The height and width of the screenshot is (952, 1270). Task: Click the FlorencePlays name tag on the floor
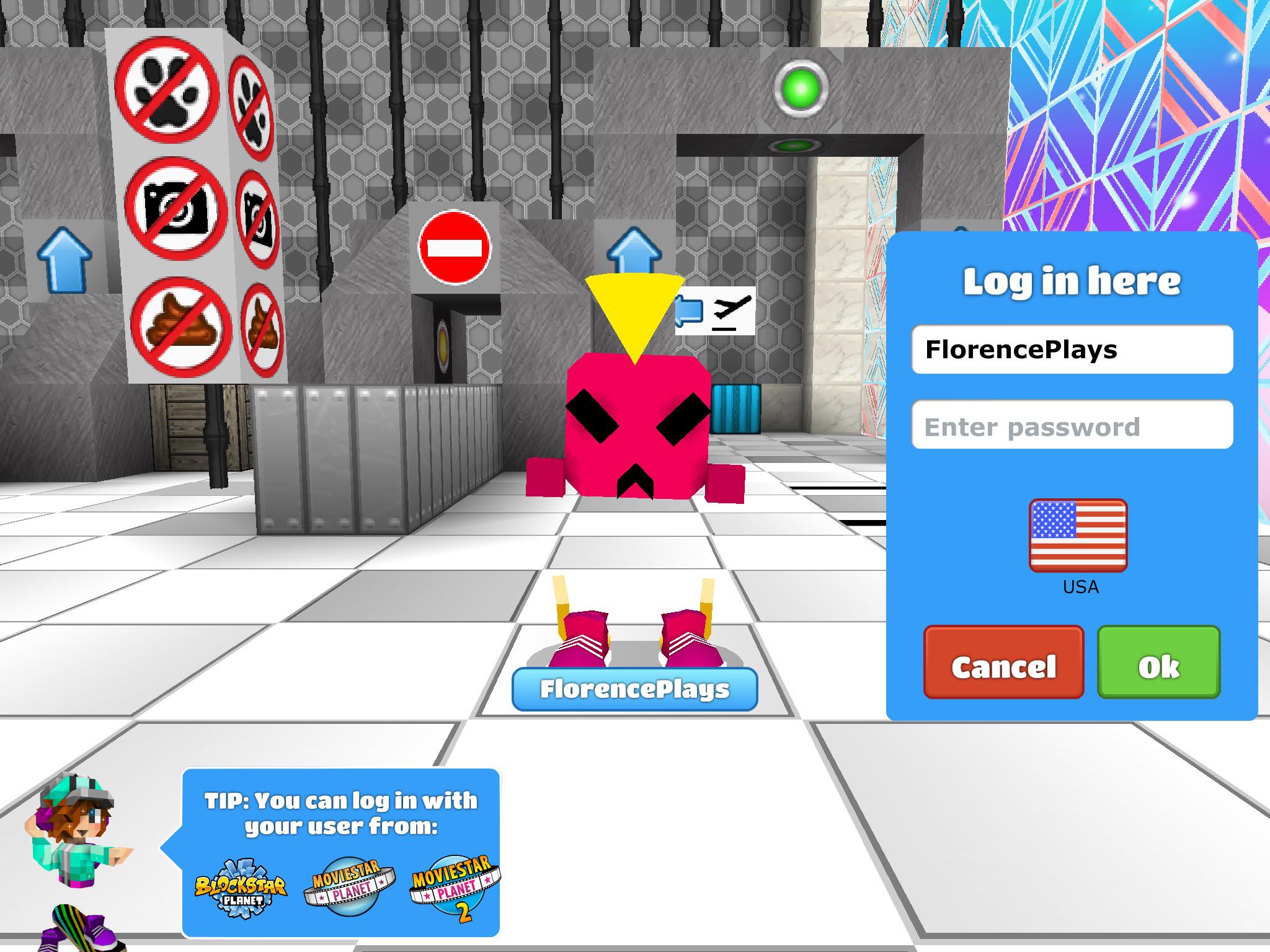pos(634,691)
